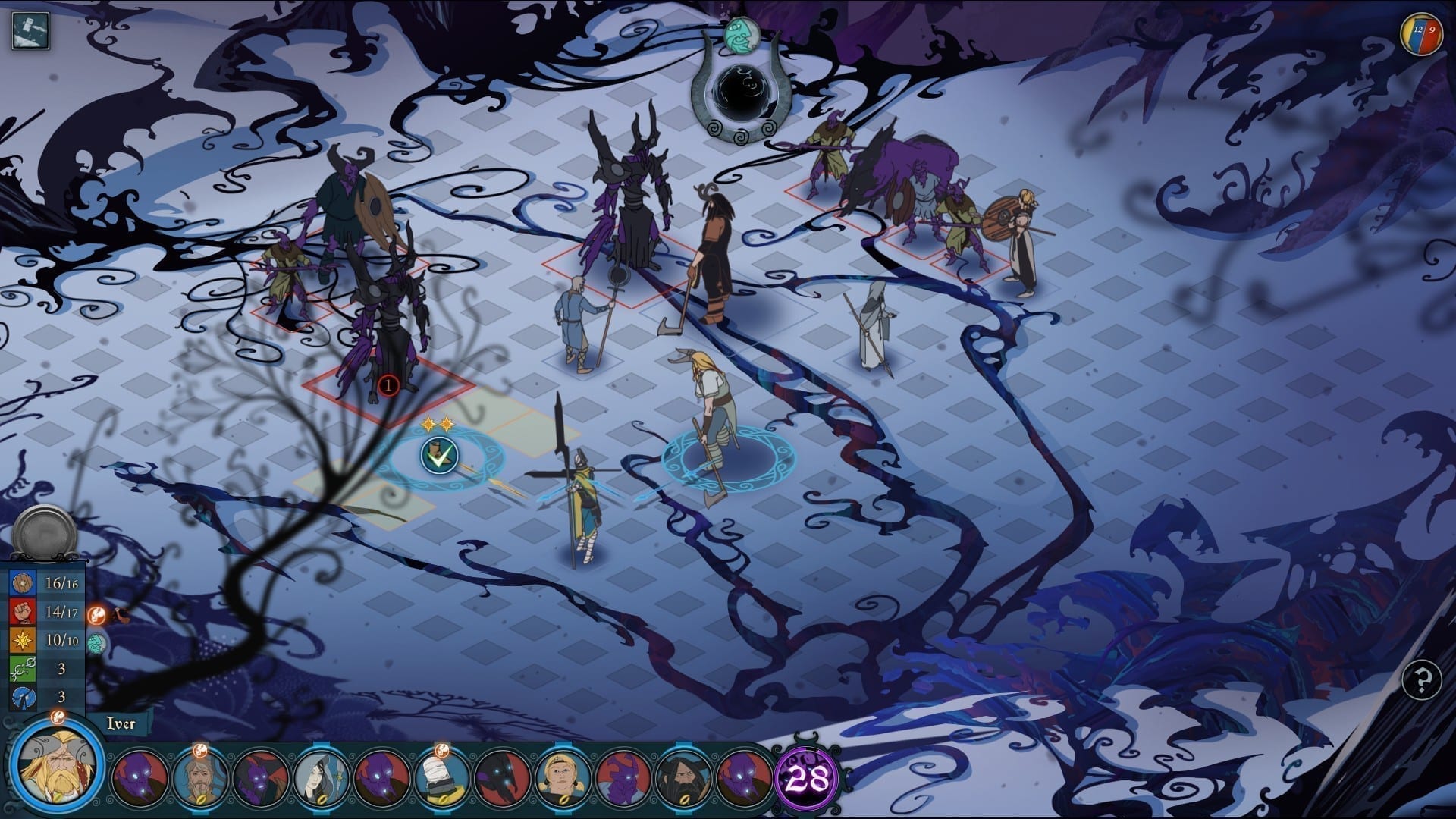Click the dark horned dredge turn portrait
The width and height of the screenshot is (1456, 819).
coord(503,777)
